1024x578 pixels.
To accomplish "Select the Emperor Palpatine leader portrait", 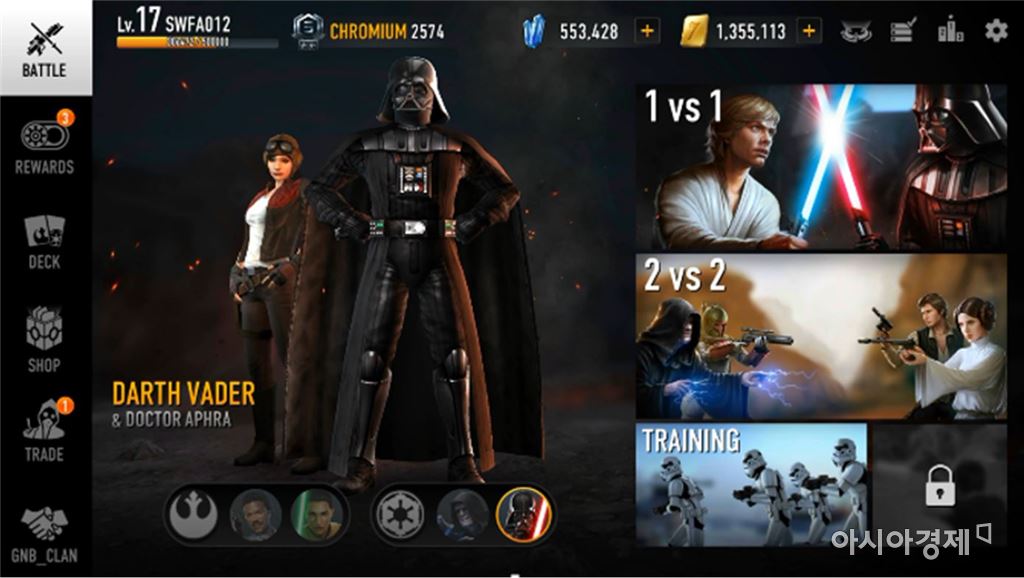I will (463, 515).
